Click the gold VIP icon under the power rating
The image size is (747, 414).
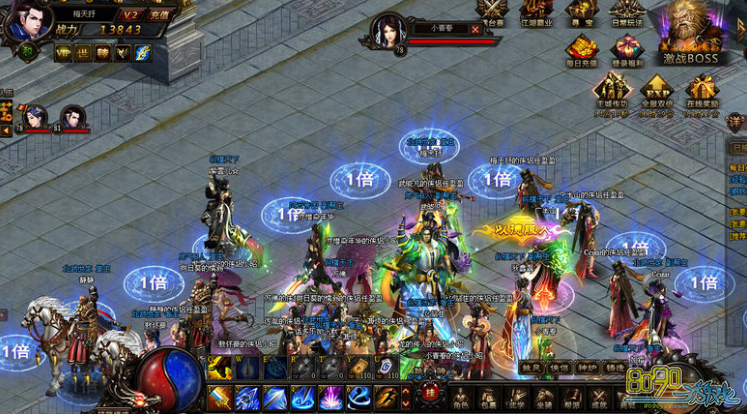click(x=63, y=53)
